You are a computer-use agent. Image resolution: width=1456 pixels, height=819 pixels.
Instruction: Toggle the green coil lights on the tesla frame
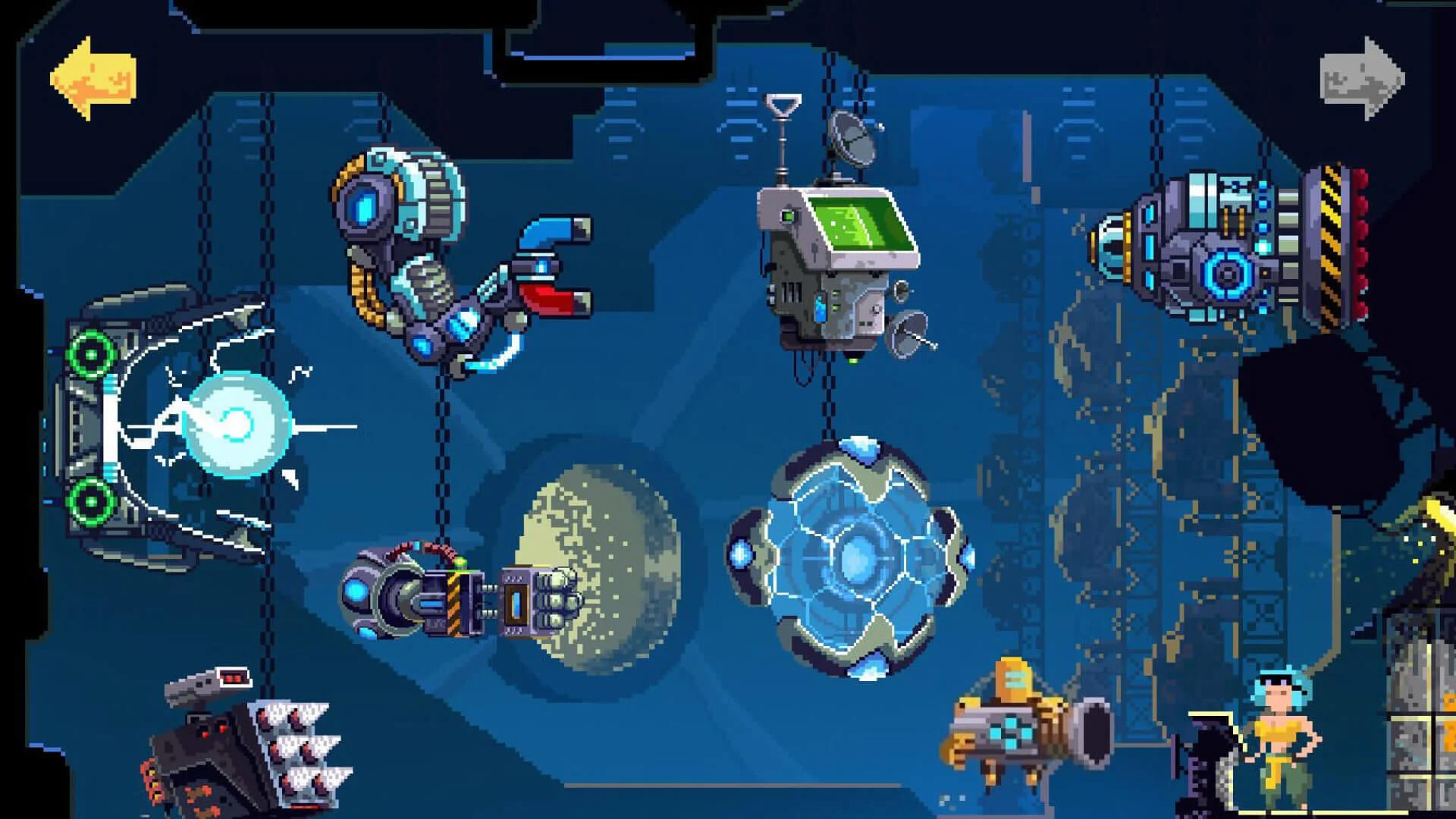[91, 353]
